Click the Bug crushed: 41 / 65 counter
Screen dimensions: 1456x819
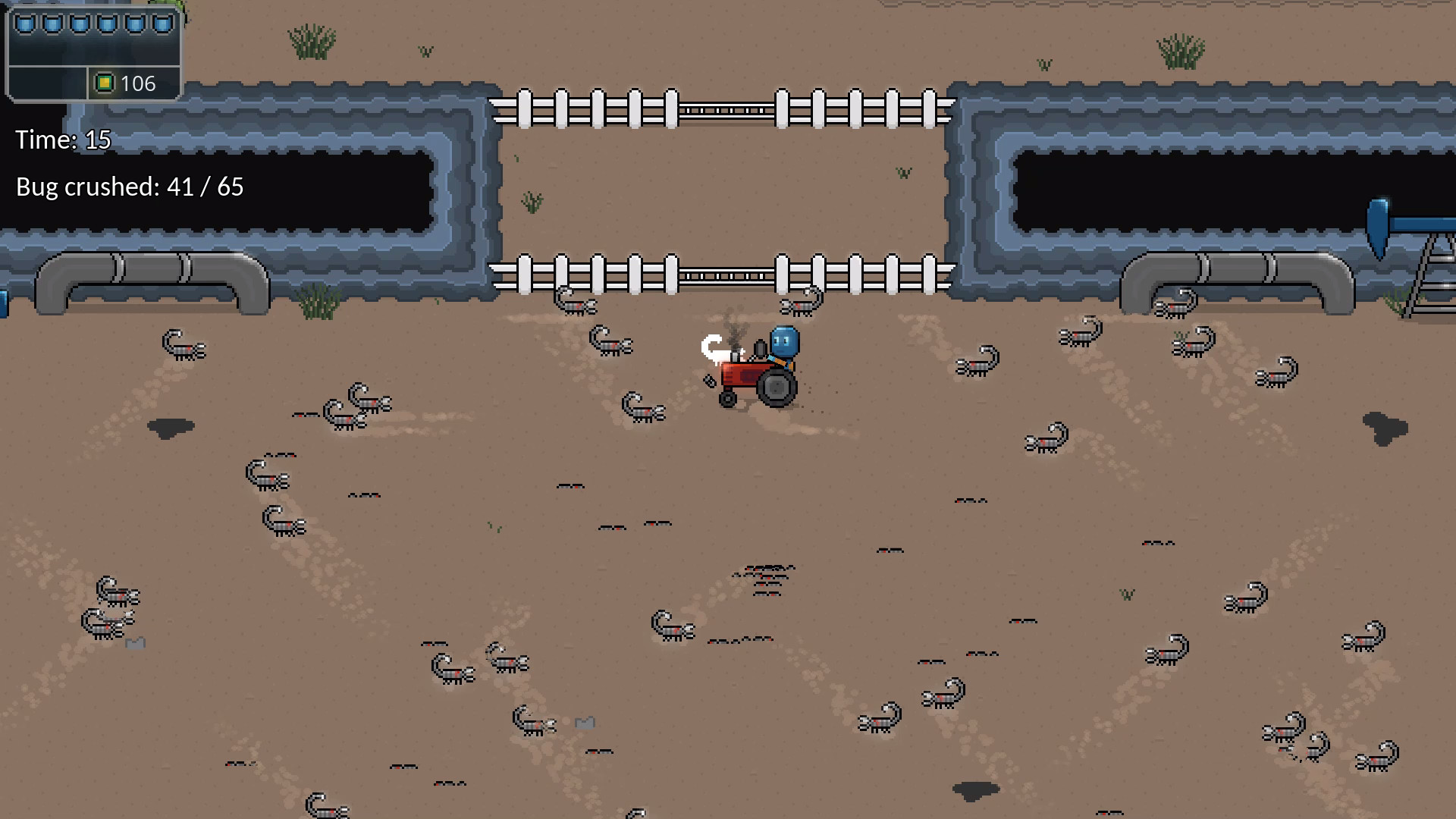point(129,187)
